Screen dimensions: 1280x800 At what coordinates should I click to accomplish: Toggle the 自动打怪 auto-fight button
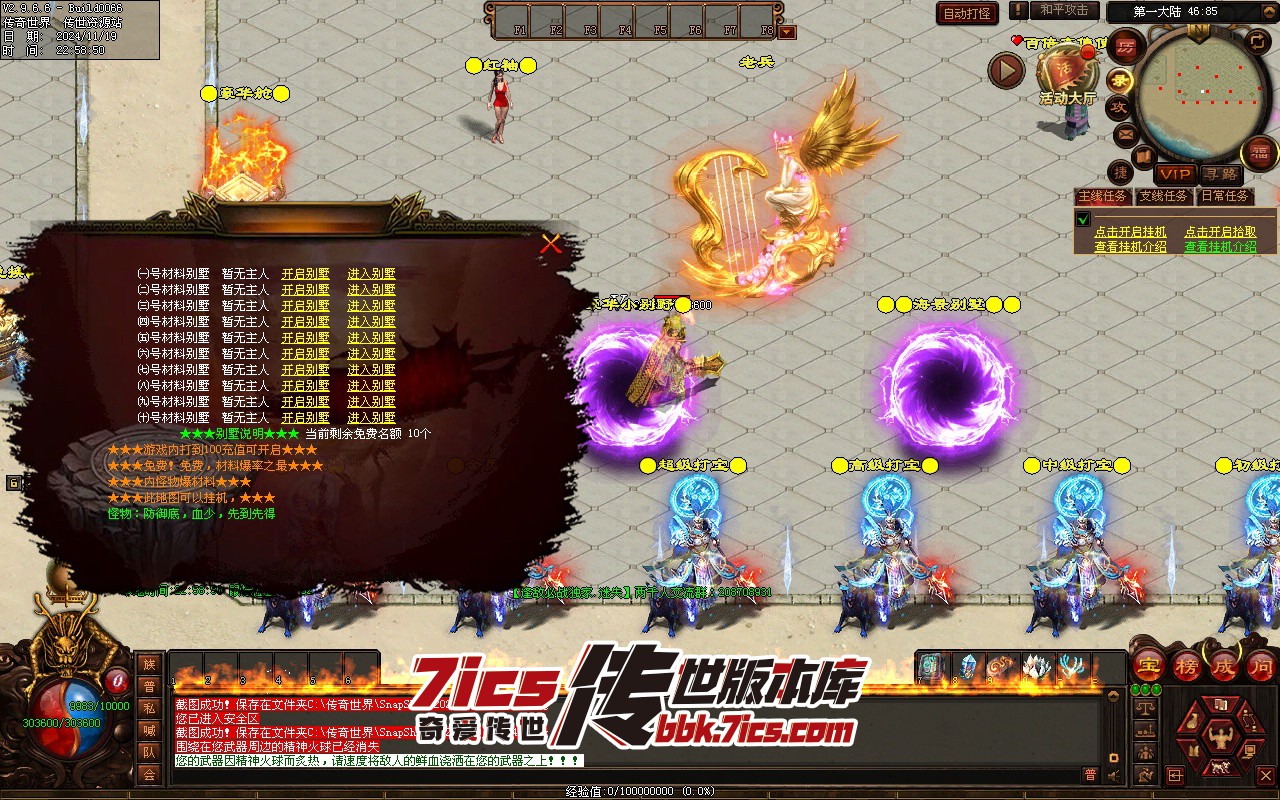pos(967,13)
